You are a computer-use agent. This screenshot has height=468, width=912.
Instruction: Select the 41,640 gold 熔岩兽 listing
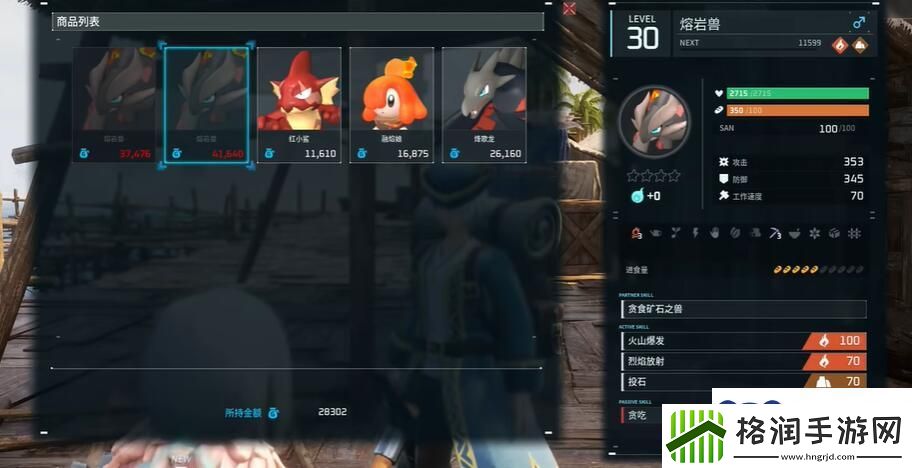207,104
